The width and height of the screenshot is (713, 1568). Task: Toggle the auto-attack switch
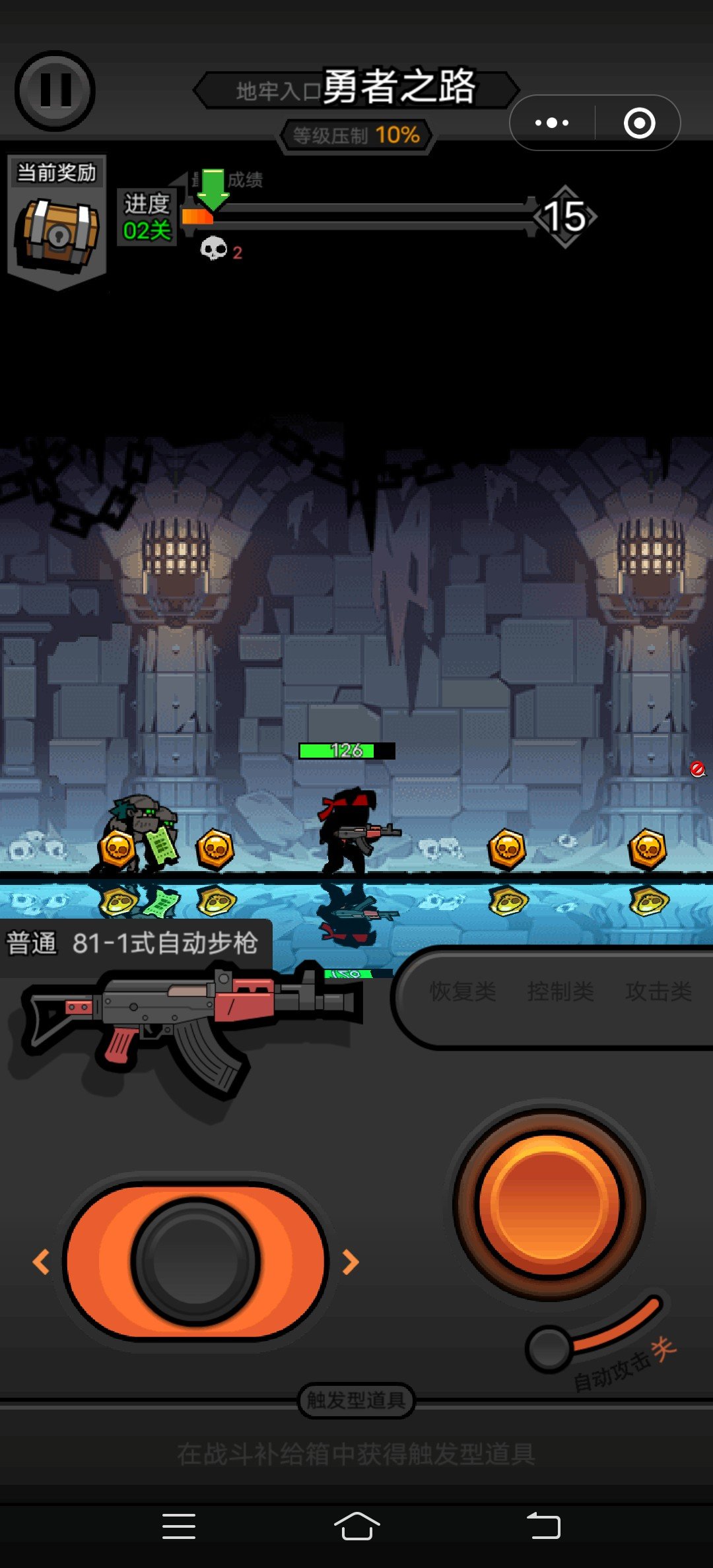tap(550, 1349)
